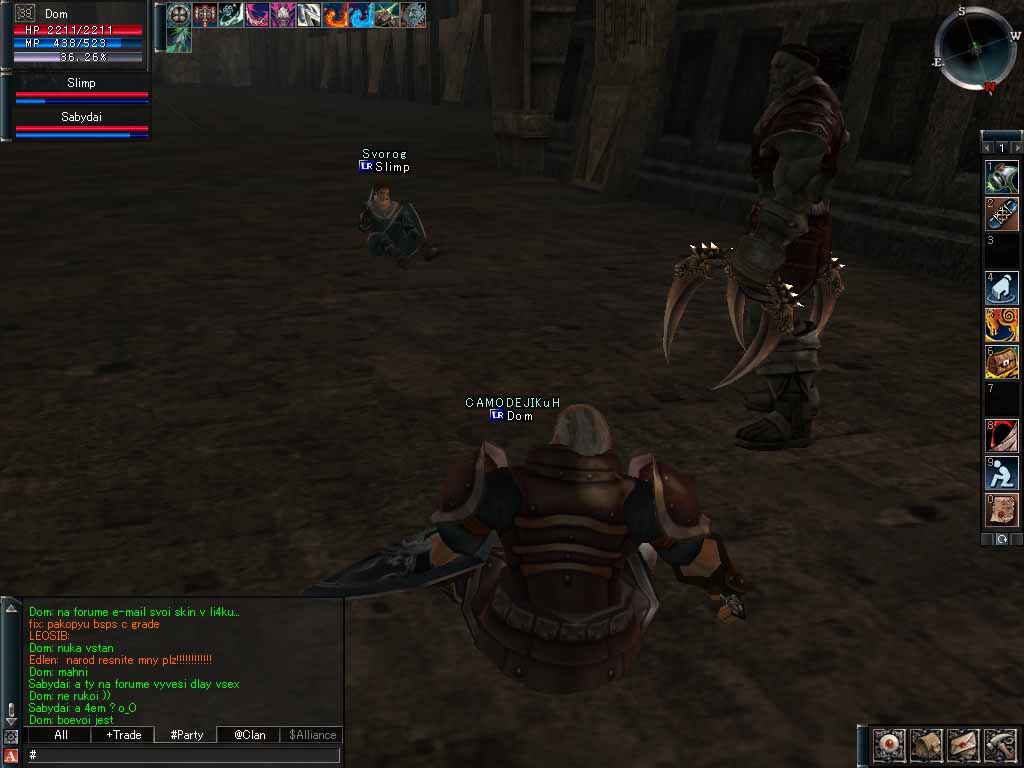1024x768 pixels.
Task: Activate the treasure chest shortcut in slot 6
Action: pyautogui.click(x=1002, y=361)
